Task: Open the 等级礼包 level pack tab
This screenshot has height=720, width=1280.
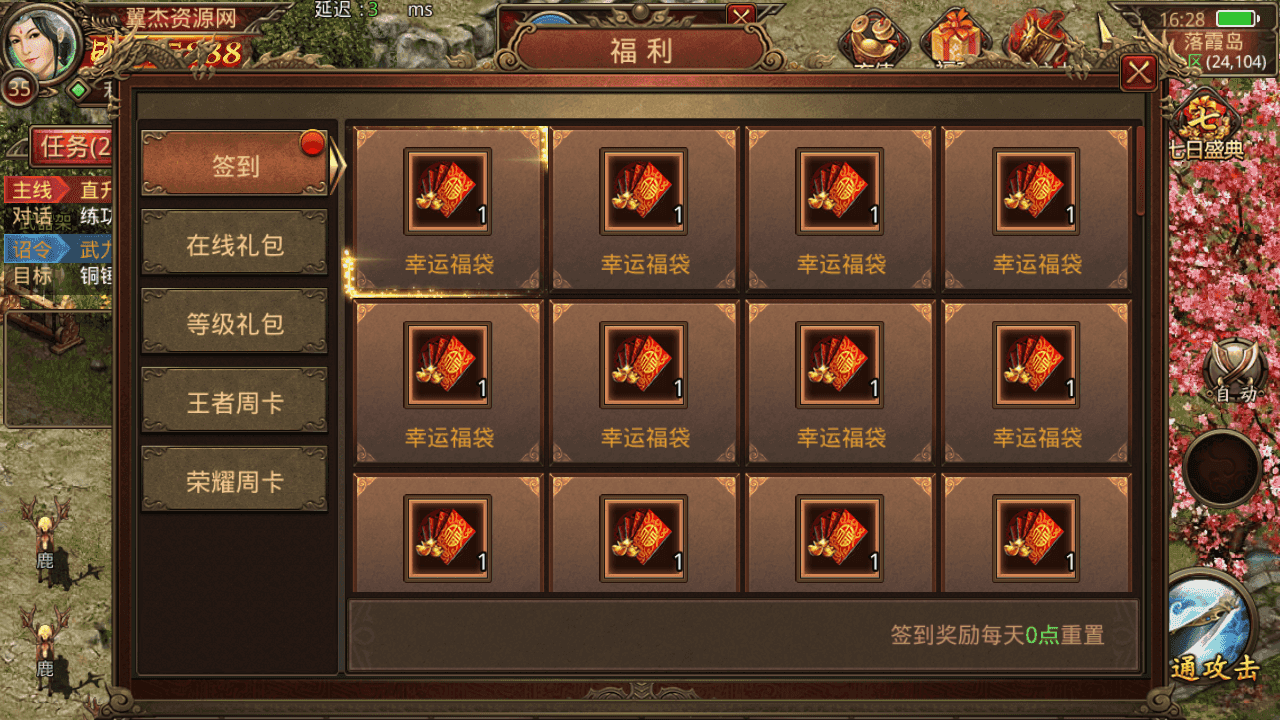Action: [x=235, y=321]
